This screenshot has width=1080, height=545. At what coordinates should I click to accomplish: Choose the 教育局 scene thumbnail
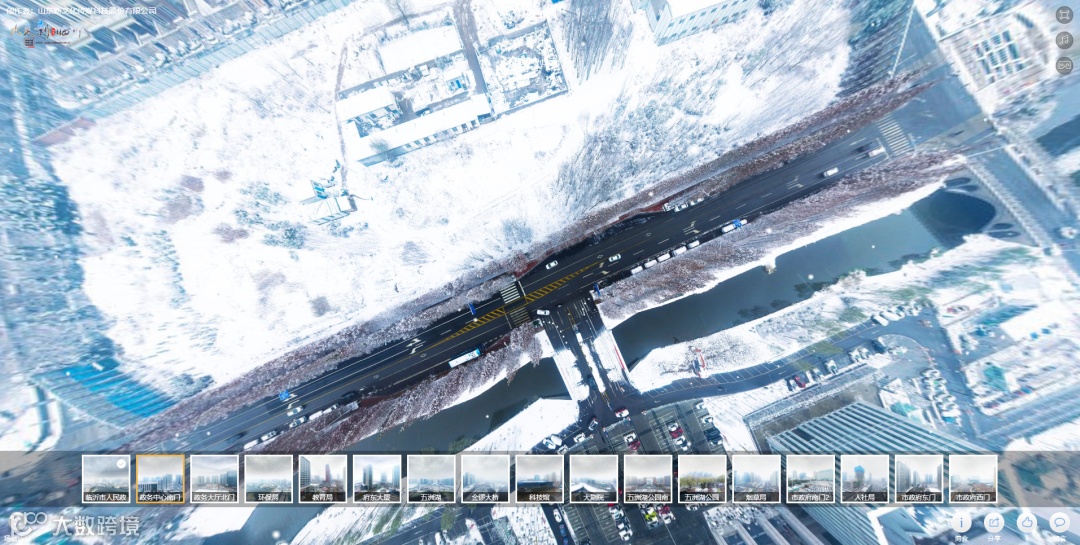pyautogui.click(x=322, y=477)
